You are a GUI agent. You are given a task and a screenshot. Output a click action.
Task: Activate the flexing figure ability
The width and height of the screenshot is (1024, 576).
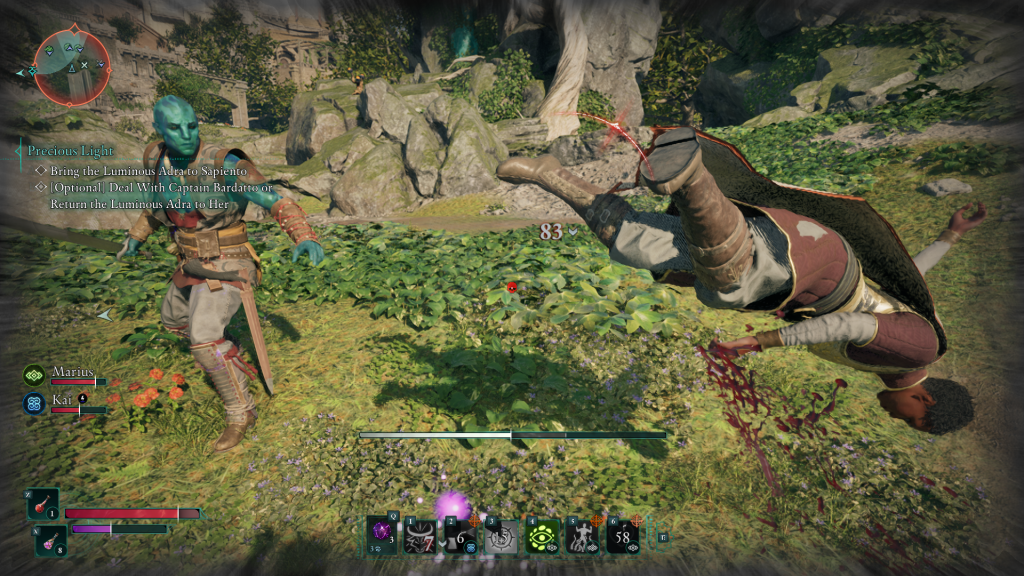click(583, 535)
